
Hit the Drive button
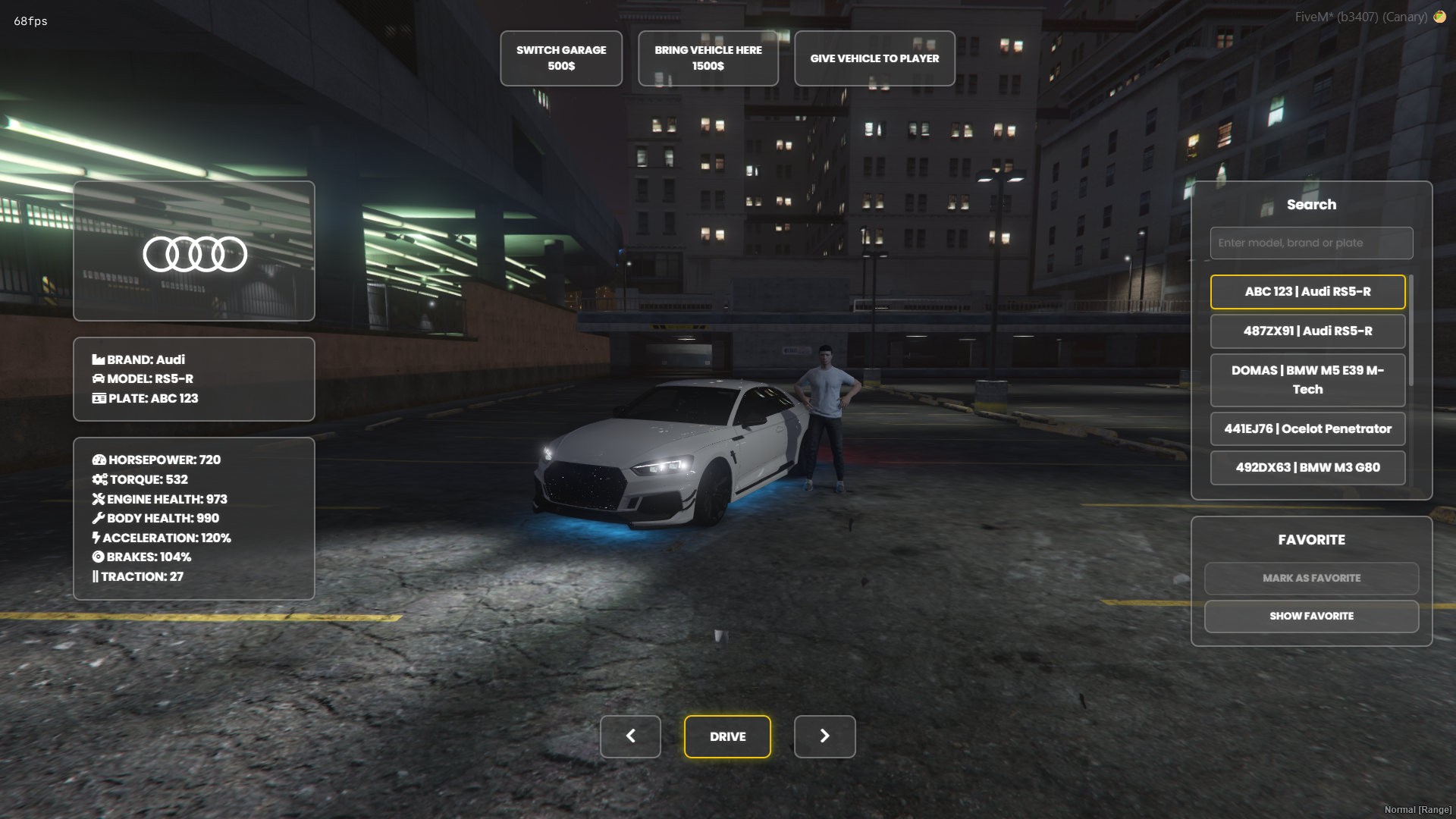pos(727,736)
